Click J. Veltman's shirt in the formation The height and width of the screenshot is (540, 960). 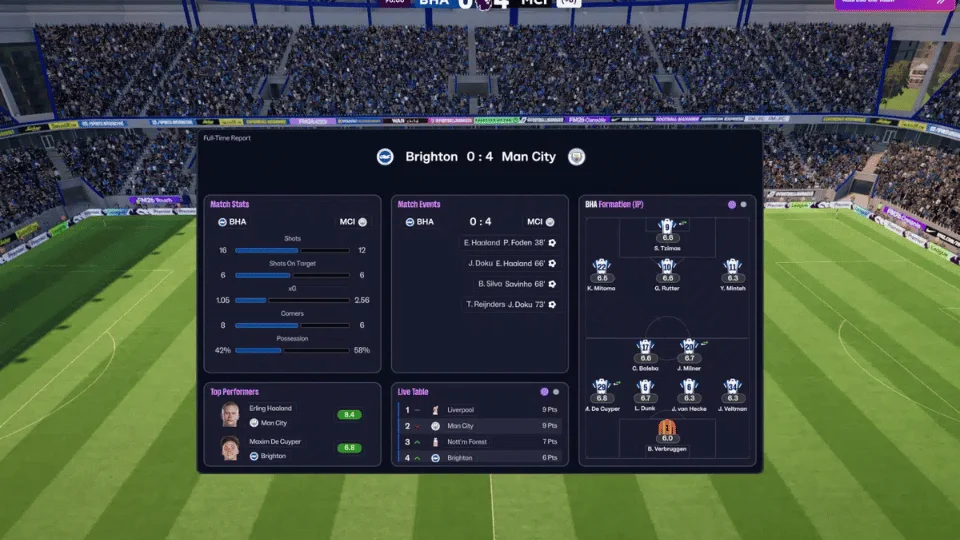732,388
